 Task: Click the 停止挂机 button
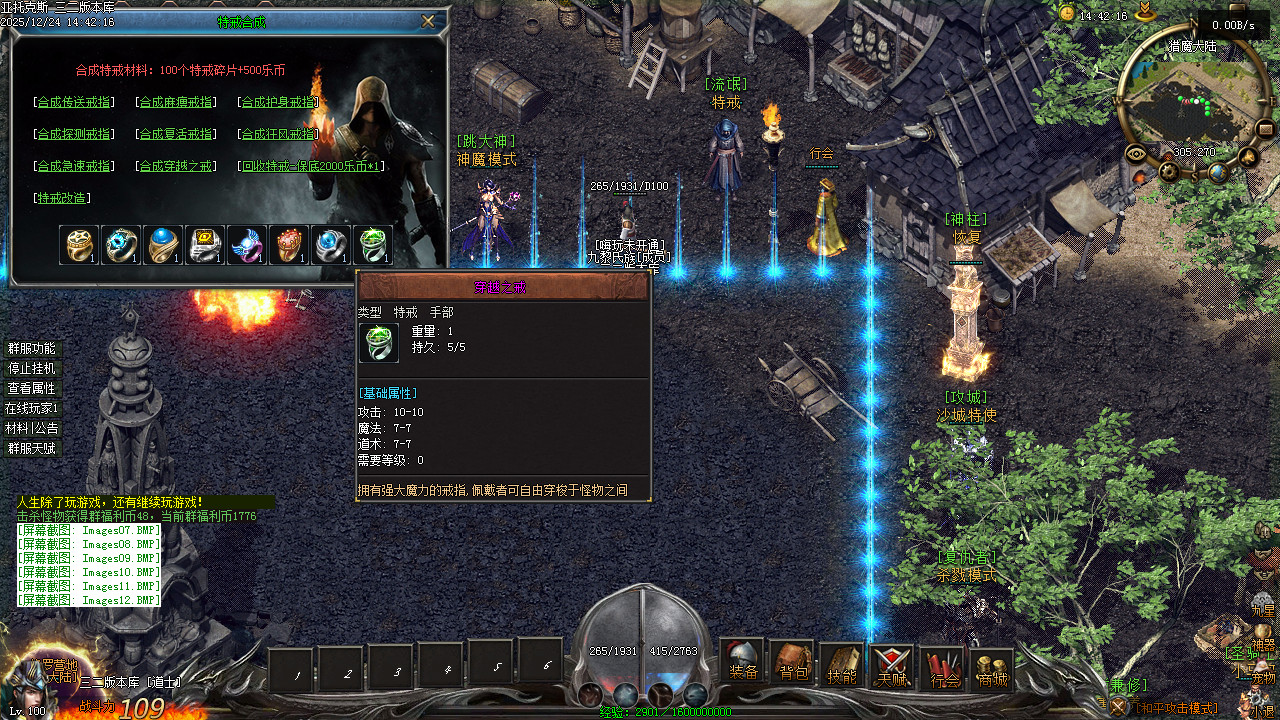[32, 368]
